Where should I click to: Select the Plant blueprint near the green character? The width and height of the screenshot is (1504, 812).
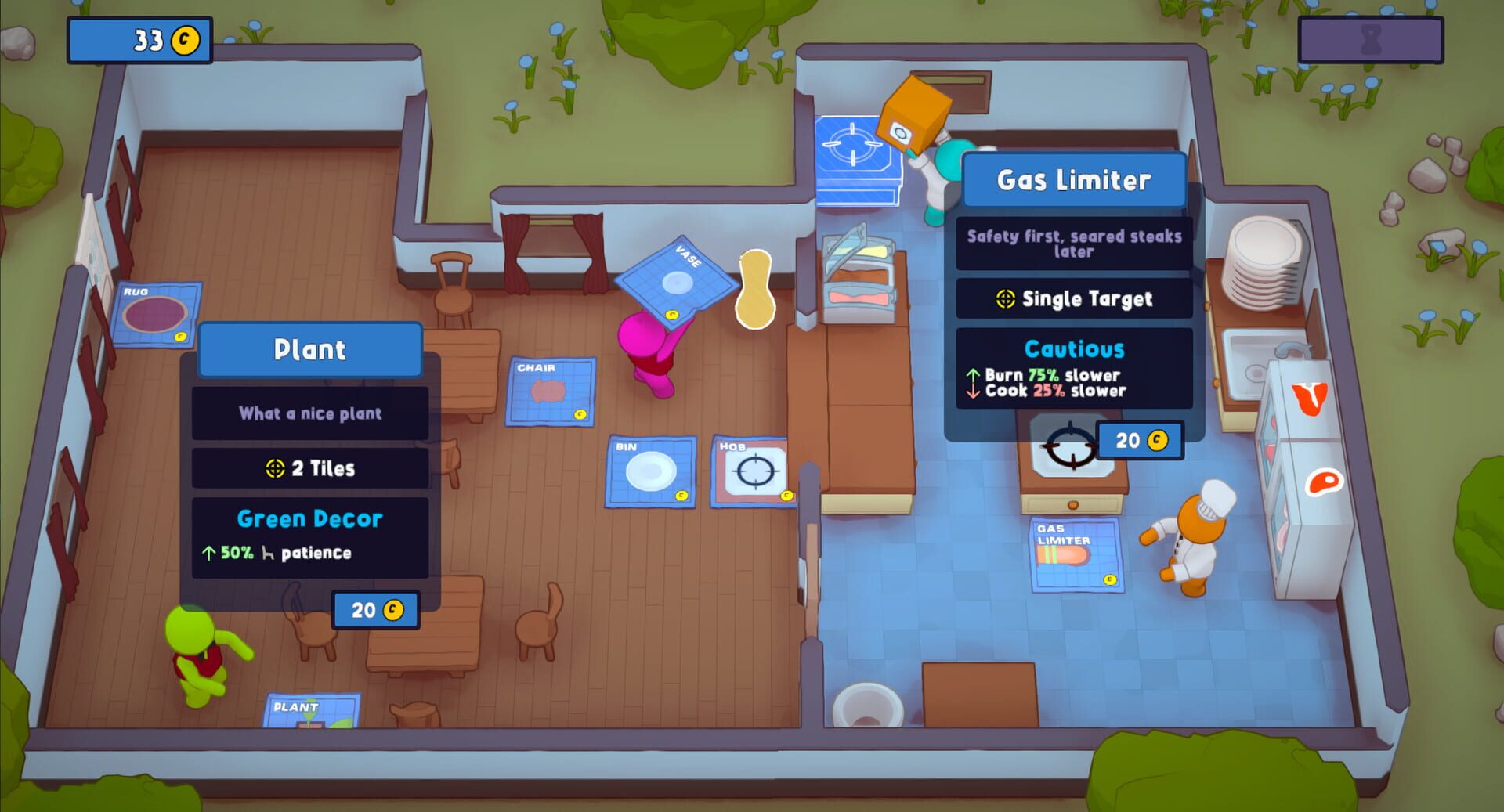tap(312, 714)
